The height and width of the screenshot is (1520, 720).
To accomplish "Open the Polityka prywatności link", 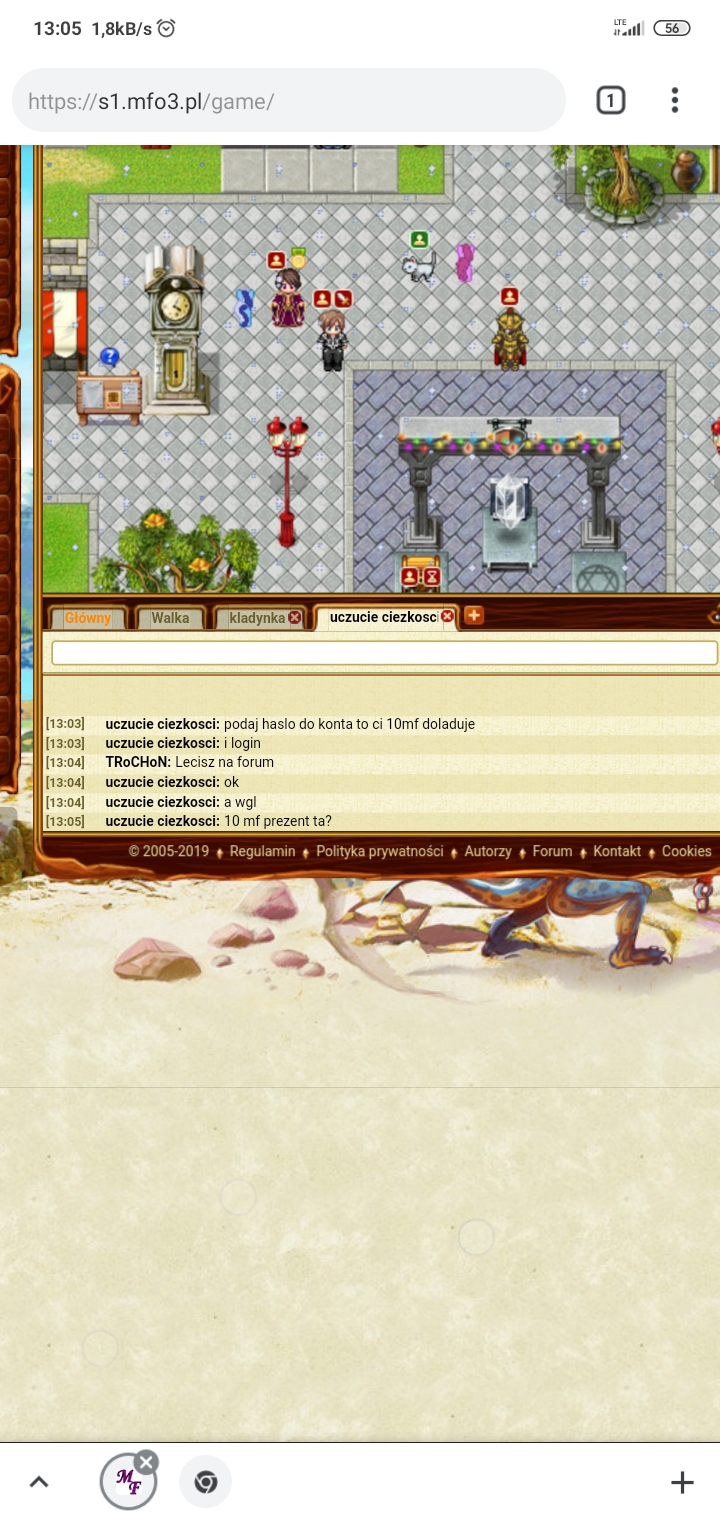I will click(380, 851).
